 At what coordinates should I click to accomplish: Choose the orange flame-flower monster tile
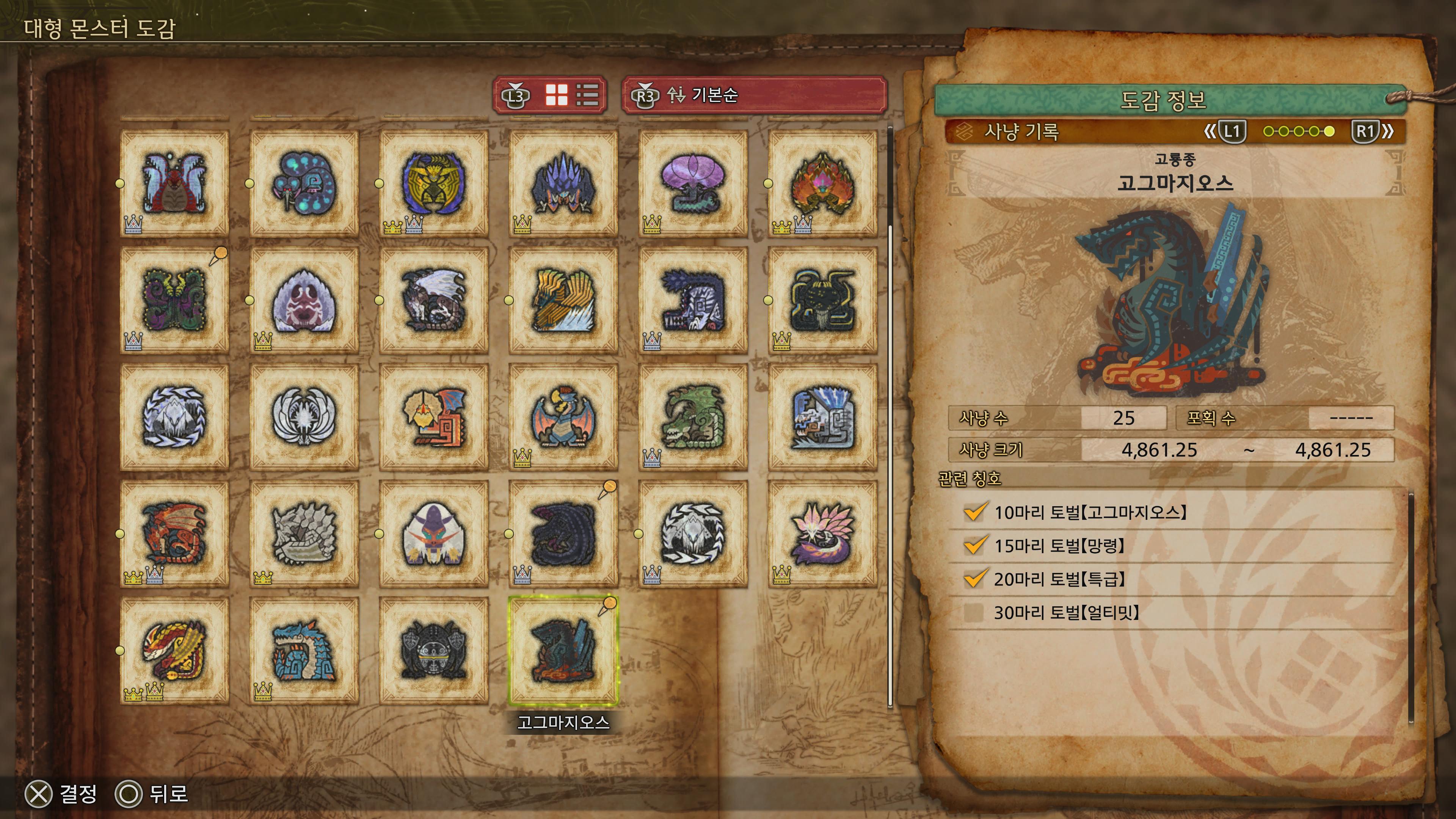(822, 183)
